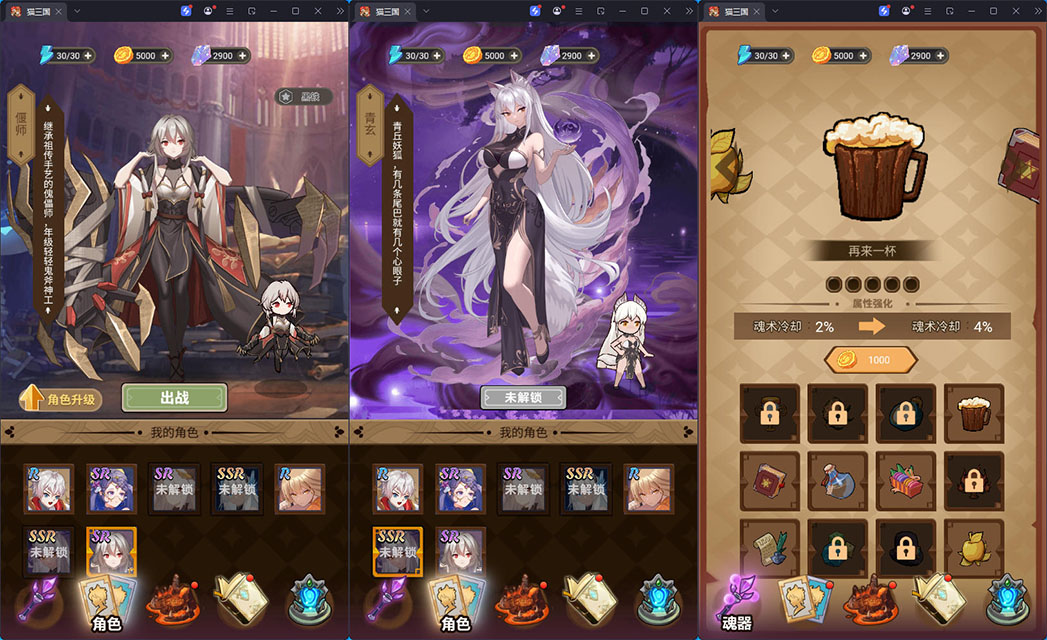Choose the golden apple slot
This screenshot has height=640, width=1047.
pyautogui.click(x=973, y=549)
